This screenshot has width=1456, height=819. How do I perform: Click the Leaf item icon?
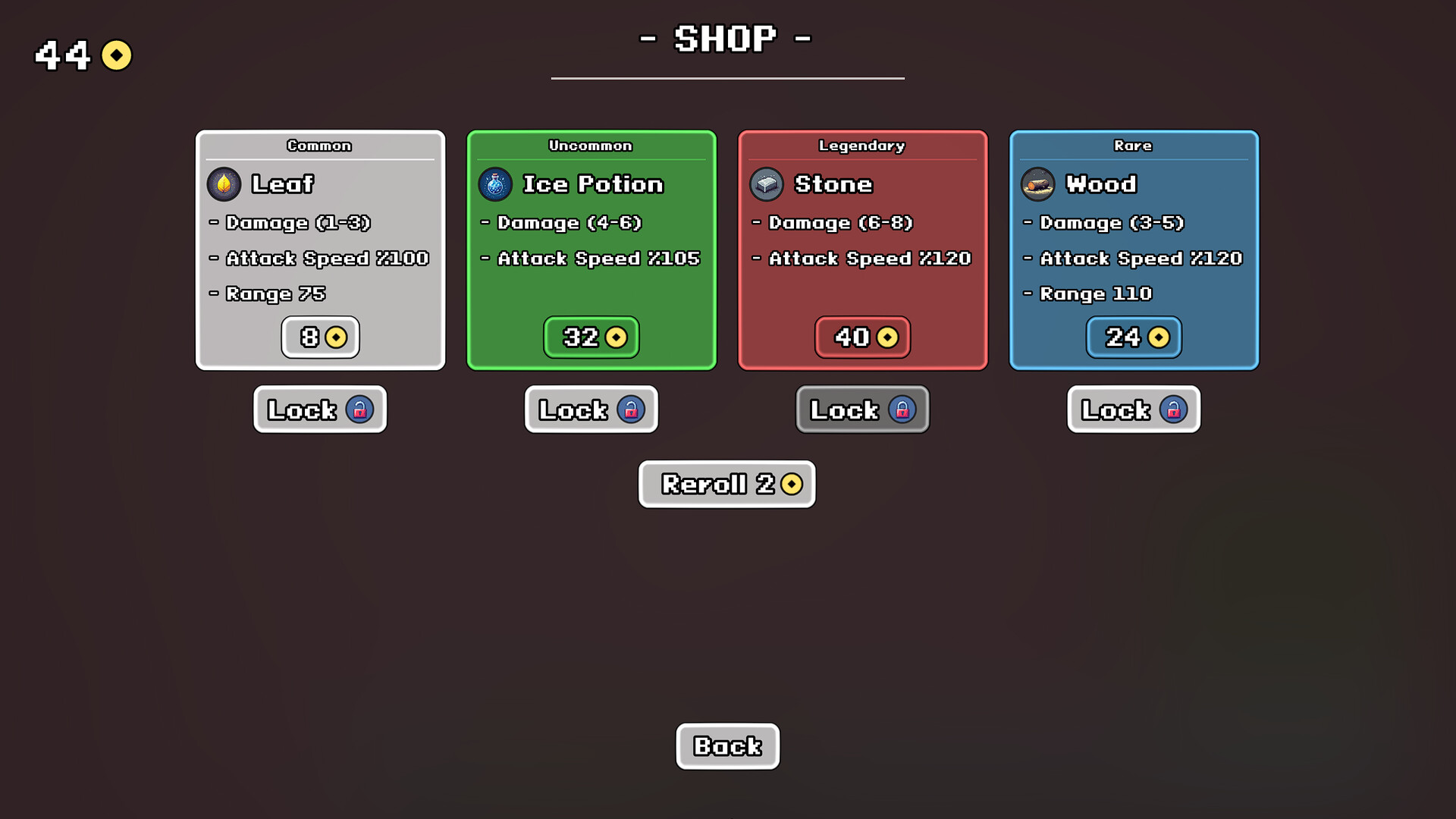(x=223, y=184)
